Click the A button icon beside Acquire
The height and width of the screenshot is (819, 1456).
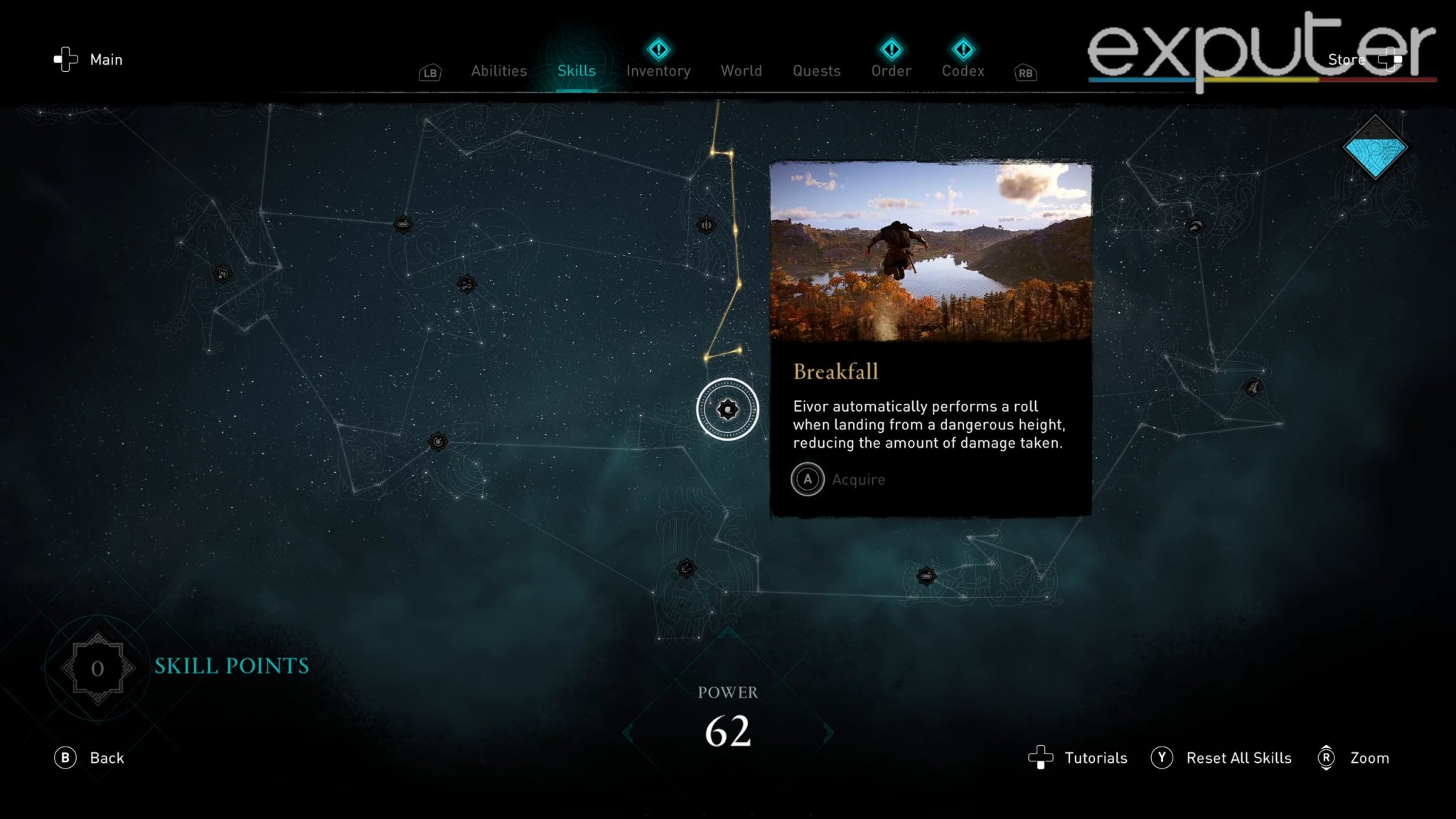tap(807, 479)
